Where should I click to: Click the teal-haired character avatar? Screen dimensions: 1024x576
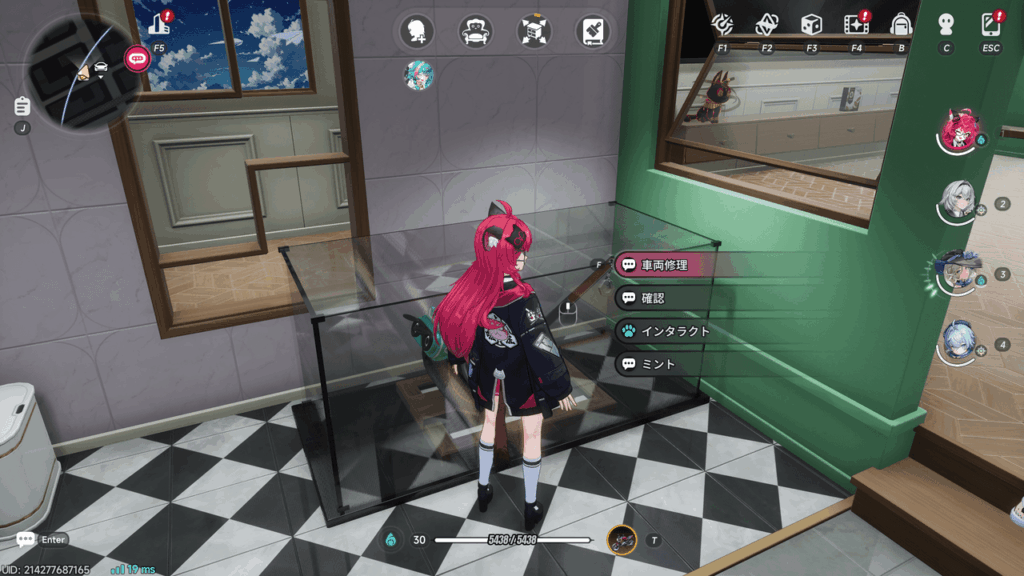(418, 75)
